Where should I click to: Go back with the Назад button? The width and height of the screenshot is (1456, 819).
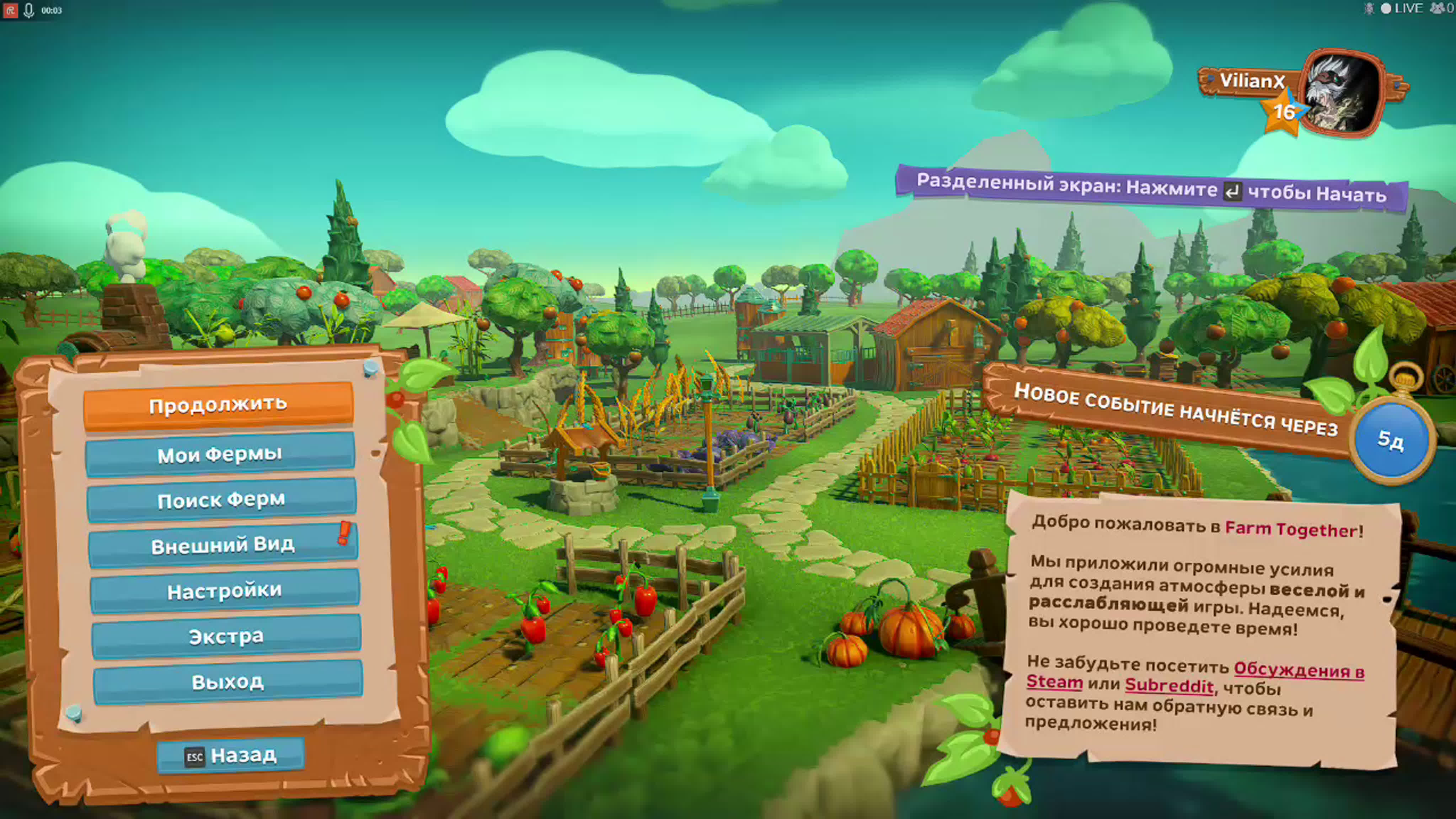point(231,755)
